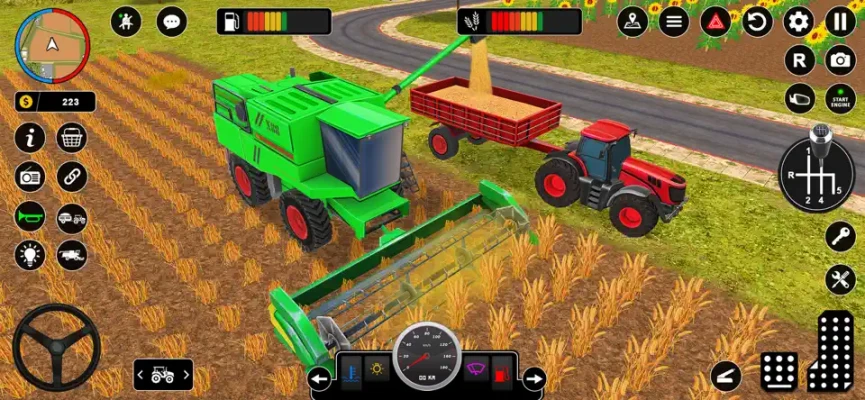Tap the Start Engine button
This screenshot has height=400, width=865.
(x=840, y=98)
